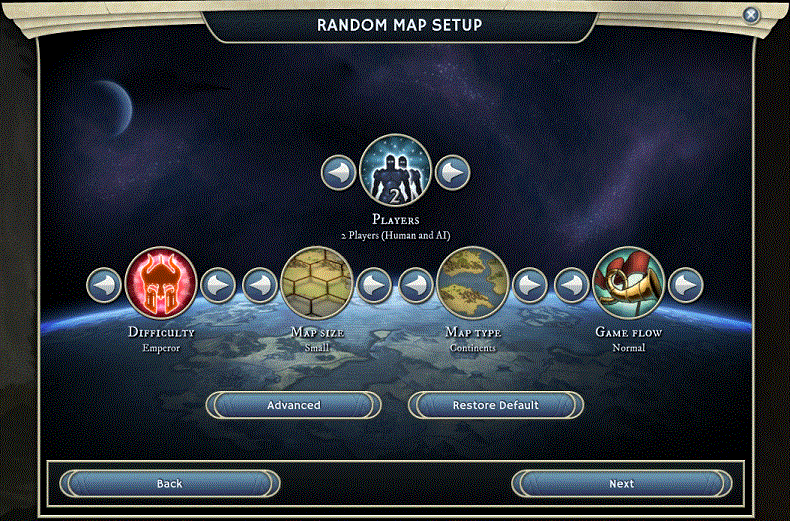Proceed with the Next button

pyautogui.click(x=621, y=484)
